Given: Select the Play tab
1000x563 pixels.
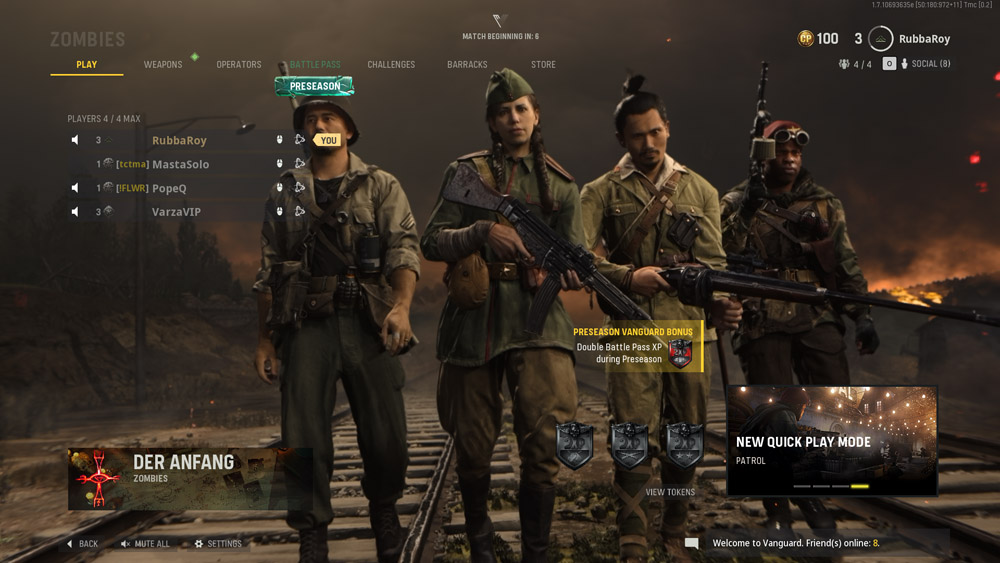Looking at the screenshot, I should click(x=87, y=65).
